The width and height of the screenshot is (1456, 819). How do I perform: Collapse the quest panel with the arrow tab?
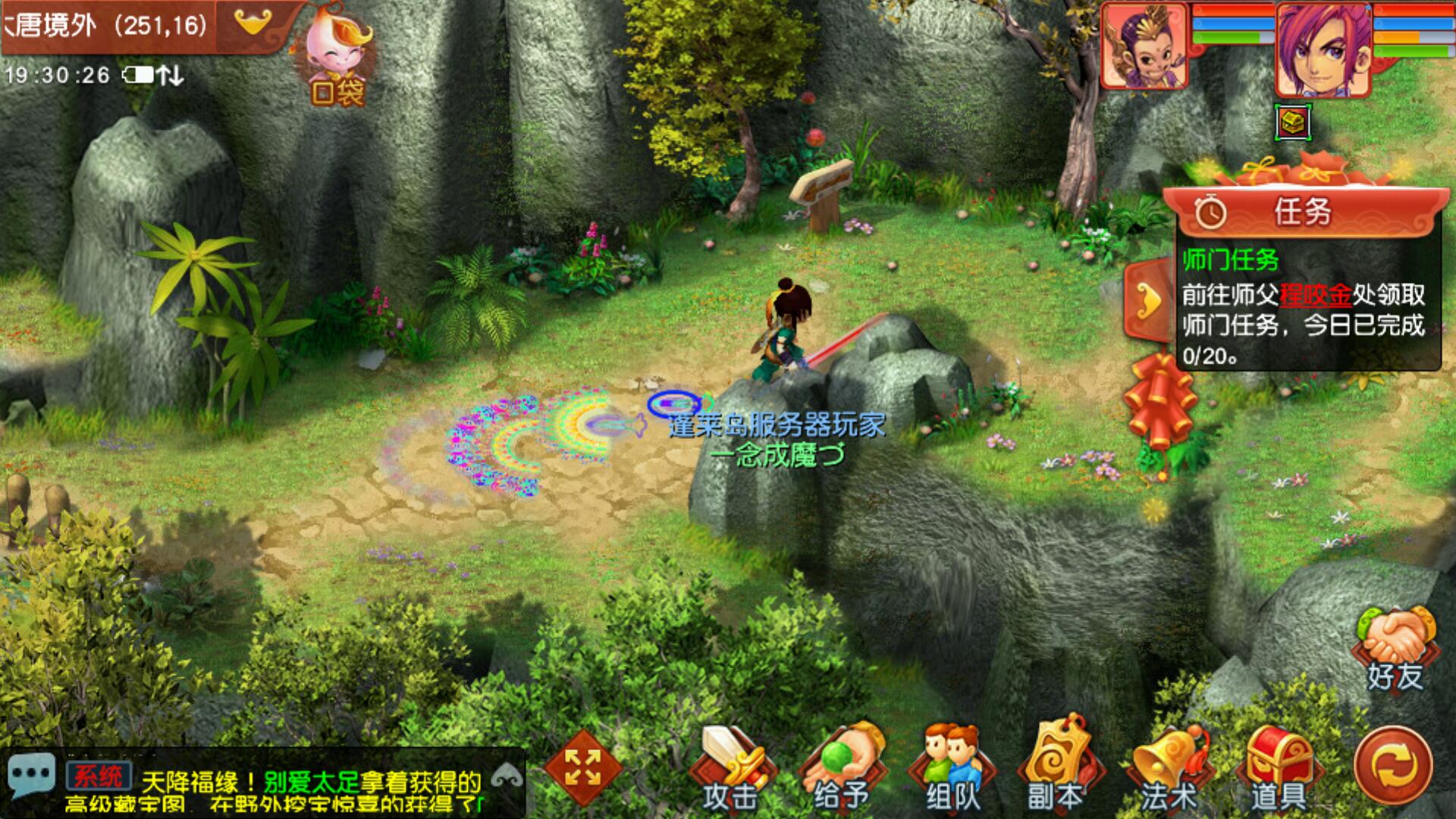pyautogui.click(x=1148, y=301)
